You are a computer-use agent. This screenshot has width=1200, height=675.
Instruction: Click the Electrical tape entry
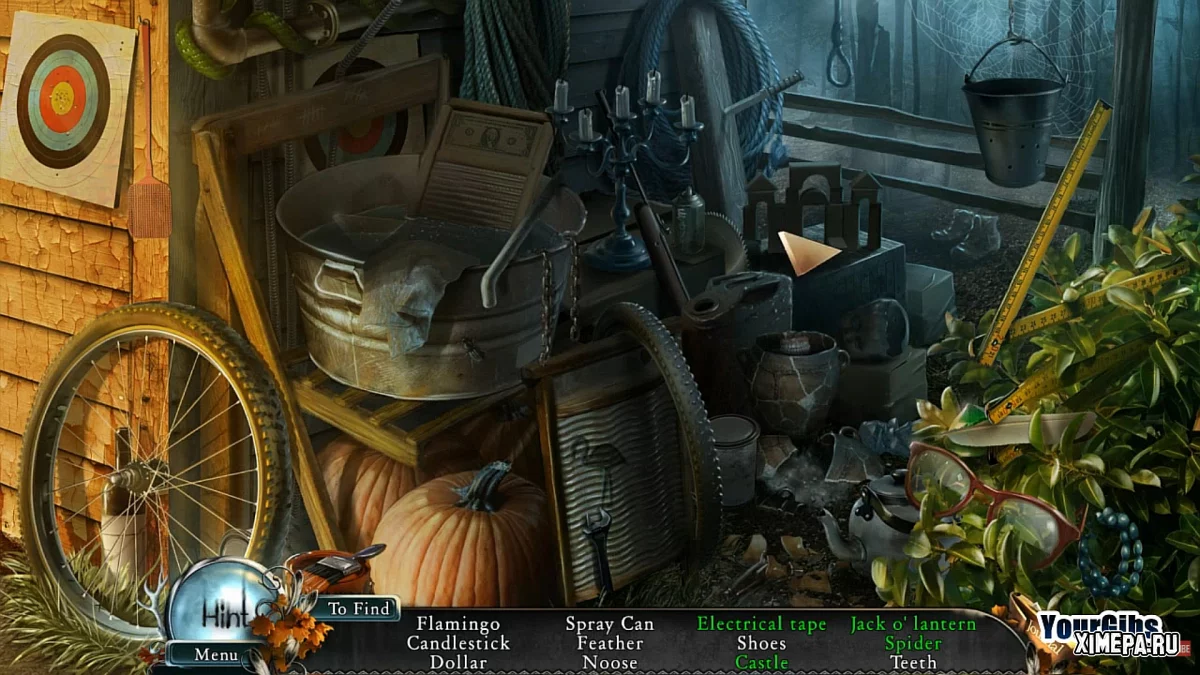click(761, 624)
